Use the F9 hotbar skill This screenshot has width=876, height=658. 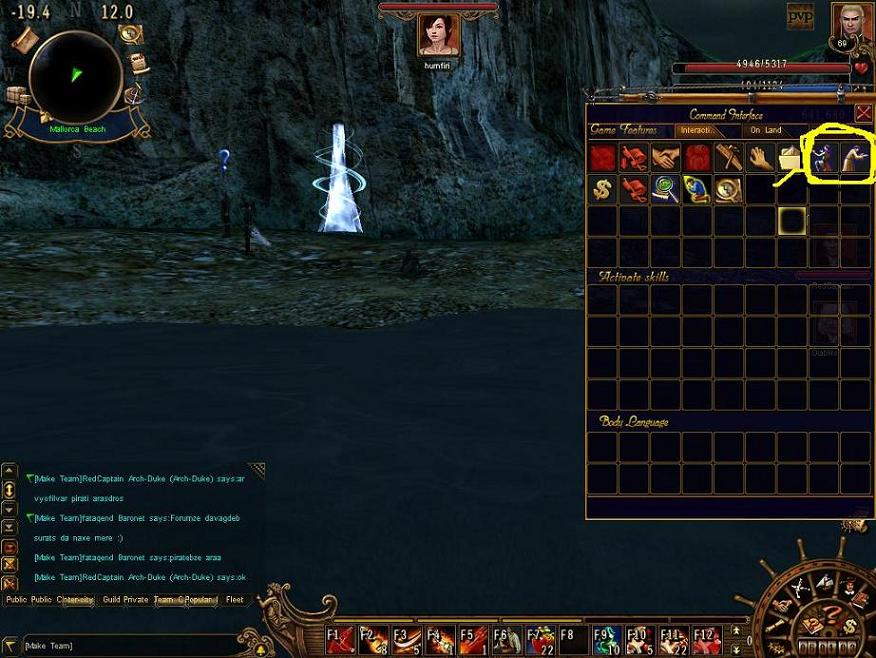coord(604,638)
